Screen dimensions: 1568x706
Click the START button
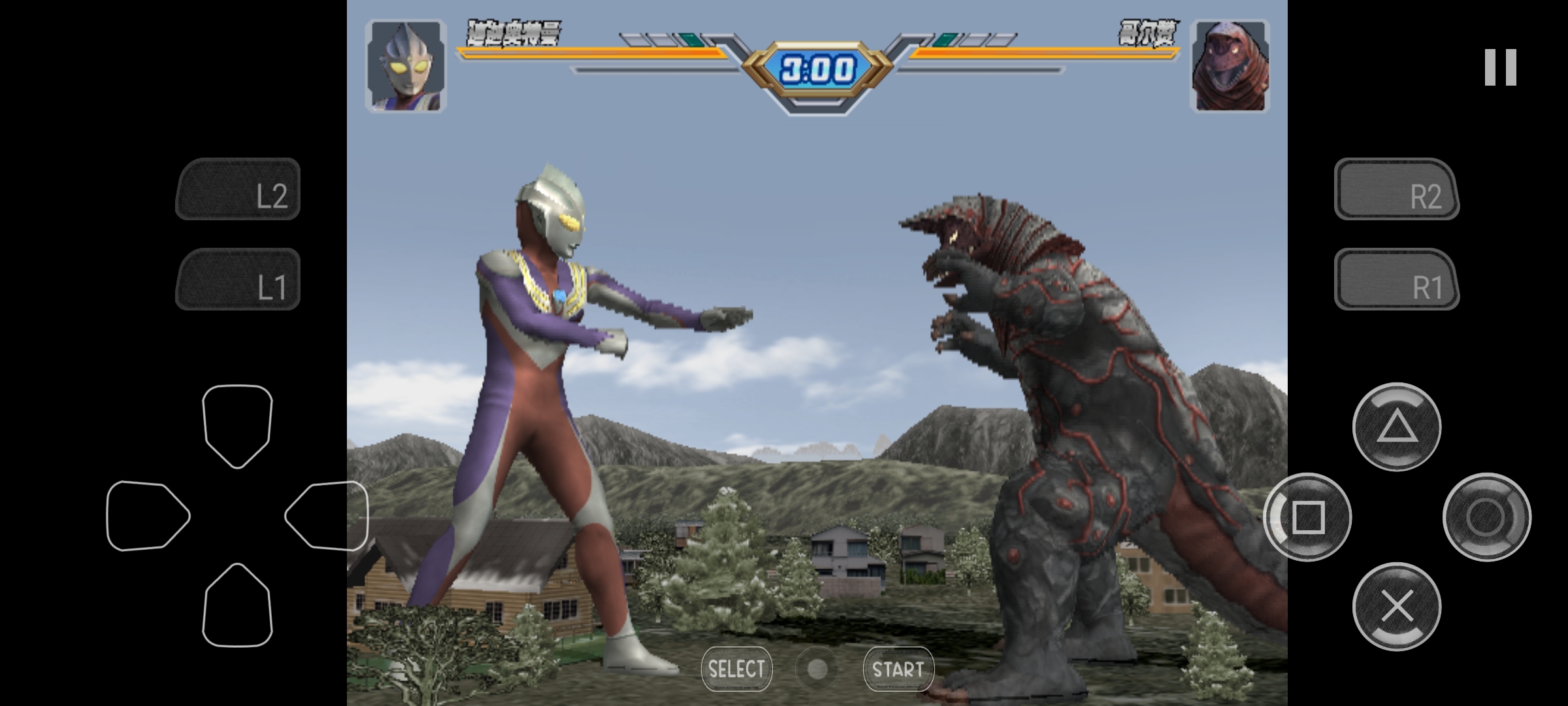898,669
